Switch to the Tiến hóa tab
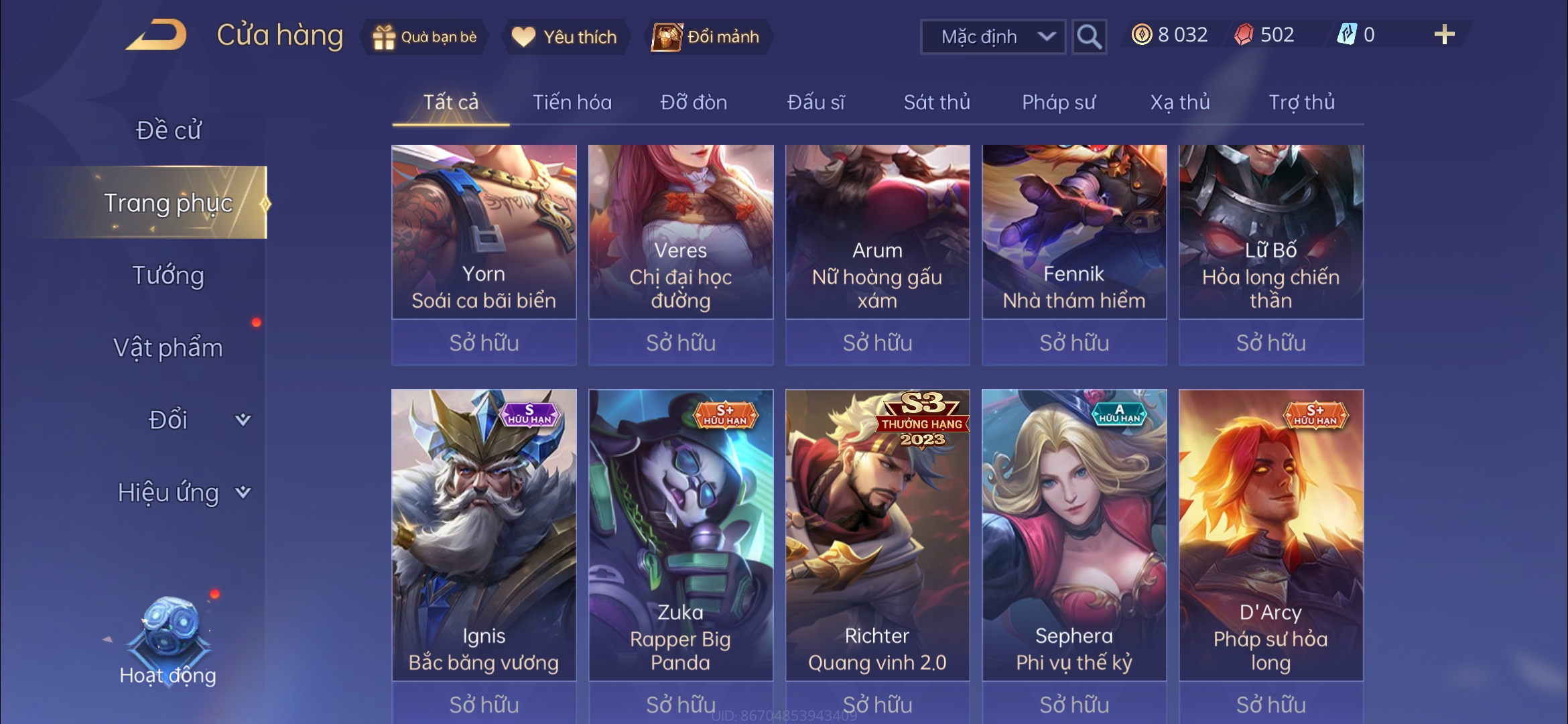 [572, 103]
